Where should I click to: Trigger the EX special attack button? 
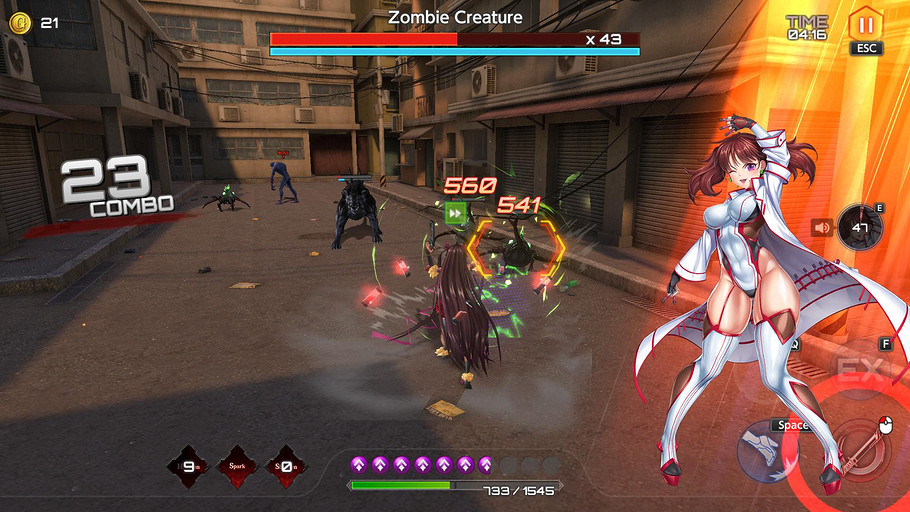[861, 371]
